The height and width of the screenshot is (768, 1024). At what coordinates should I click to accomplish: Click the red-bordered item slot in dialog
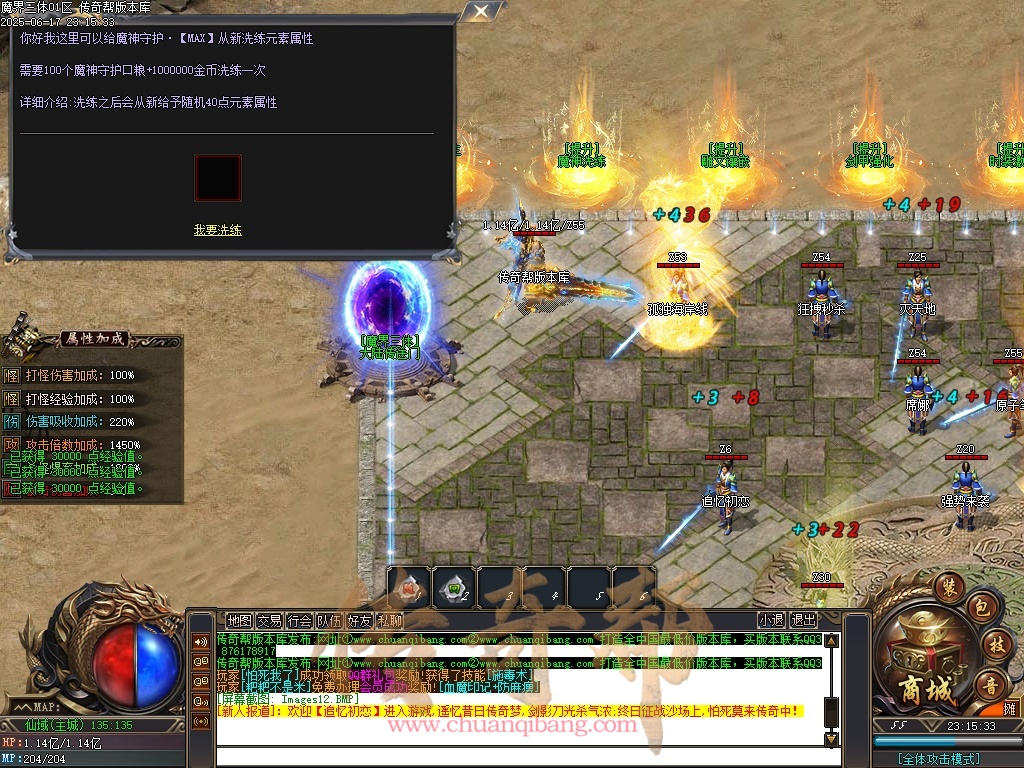tap(218, 178)
